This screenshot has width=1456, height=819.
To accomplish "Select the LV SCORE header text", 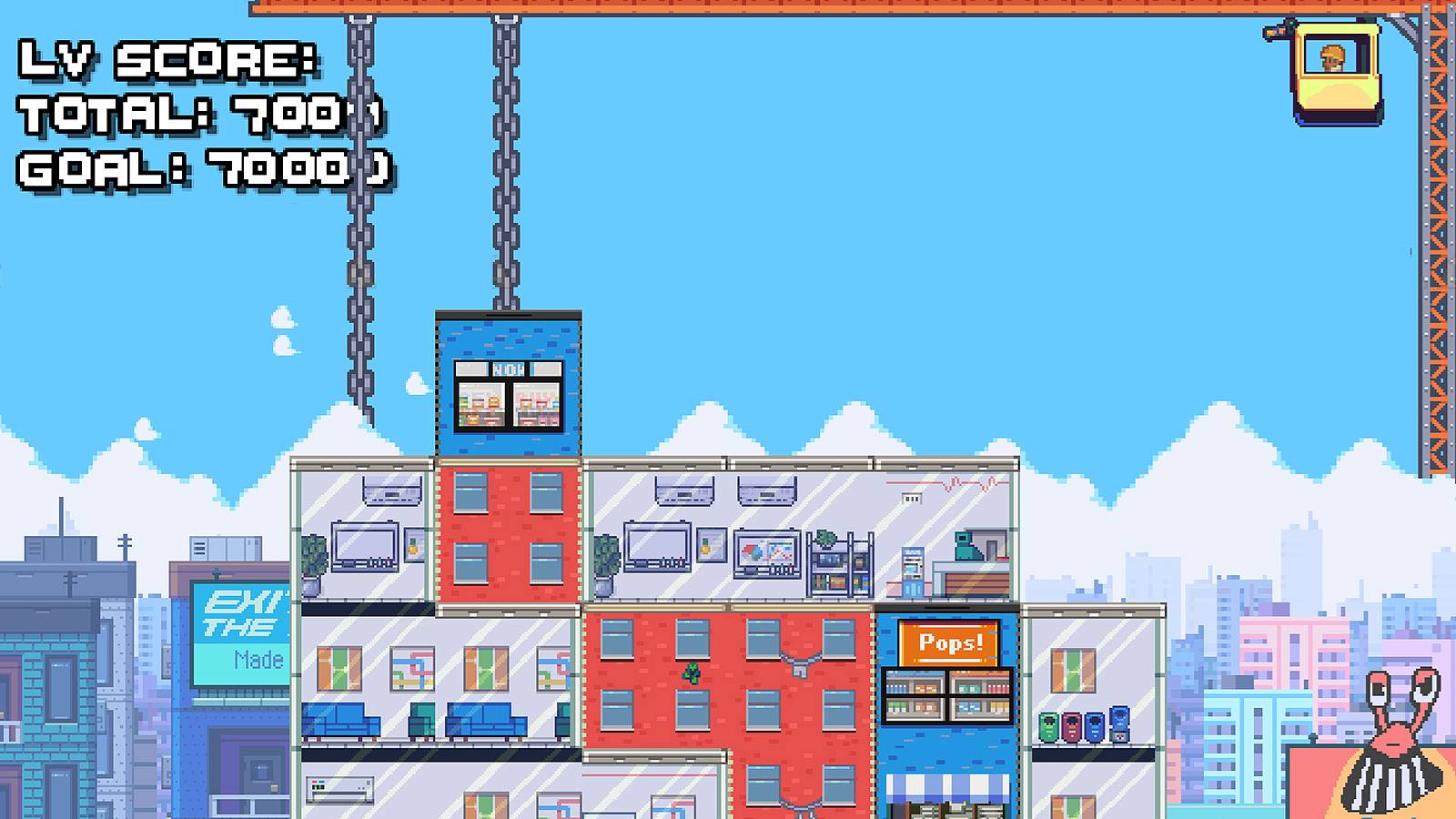I will 168,62.
